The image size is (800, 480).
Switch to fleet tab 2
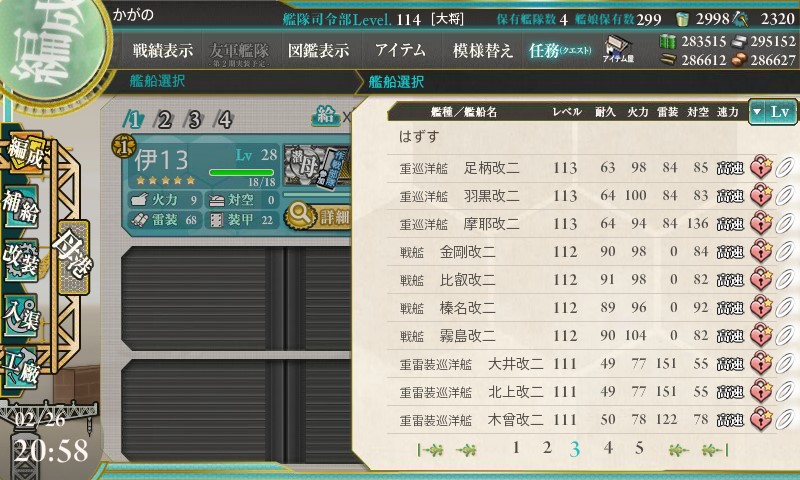[165, 120]
